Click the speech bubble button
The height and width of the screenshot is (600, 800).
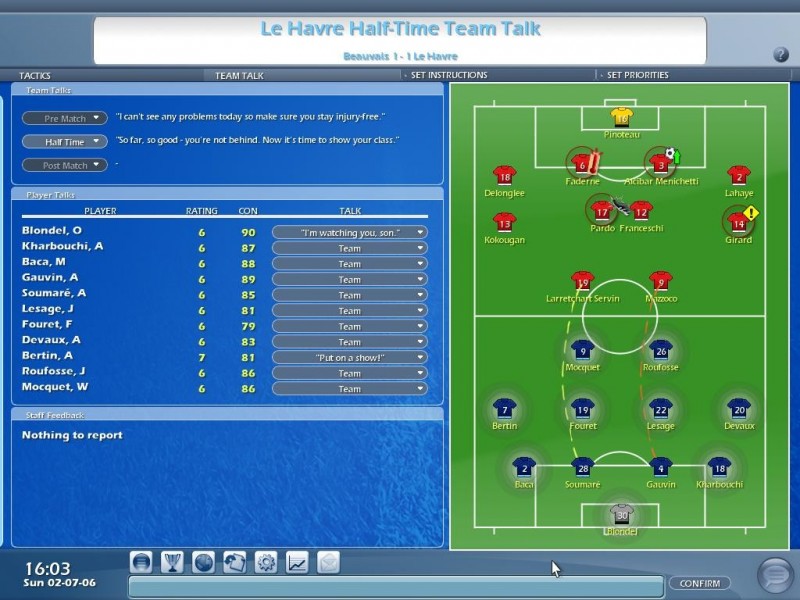[774, 574]
